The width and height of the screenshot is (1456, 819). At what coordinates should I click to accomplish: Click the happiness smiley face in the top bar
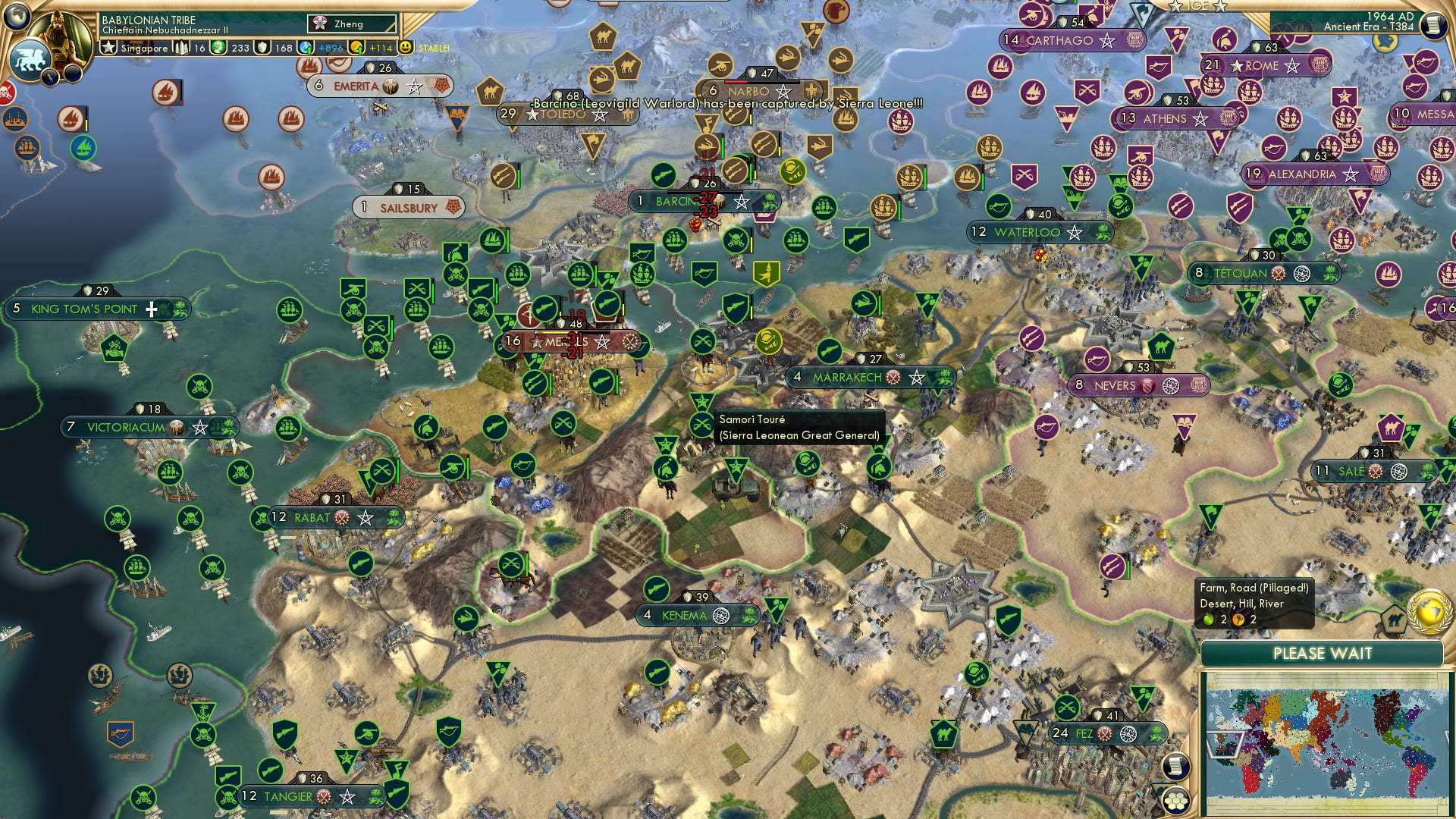pos(405,47)
